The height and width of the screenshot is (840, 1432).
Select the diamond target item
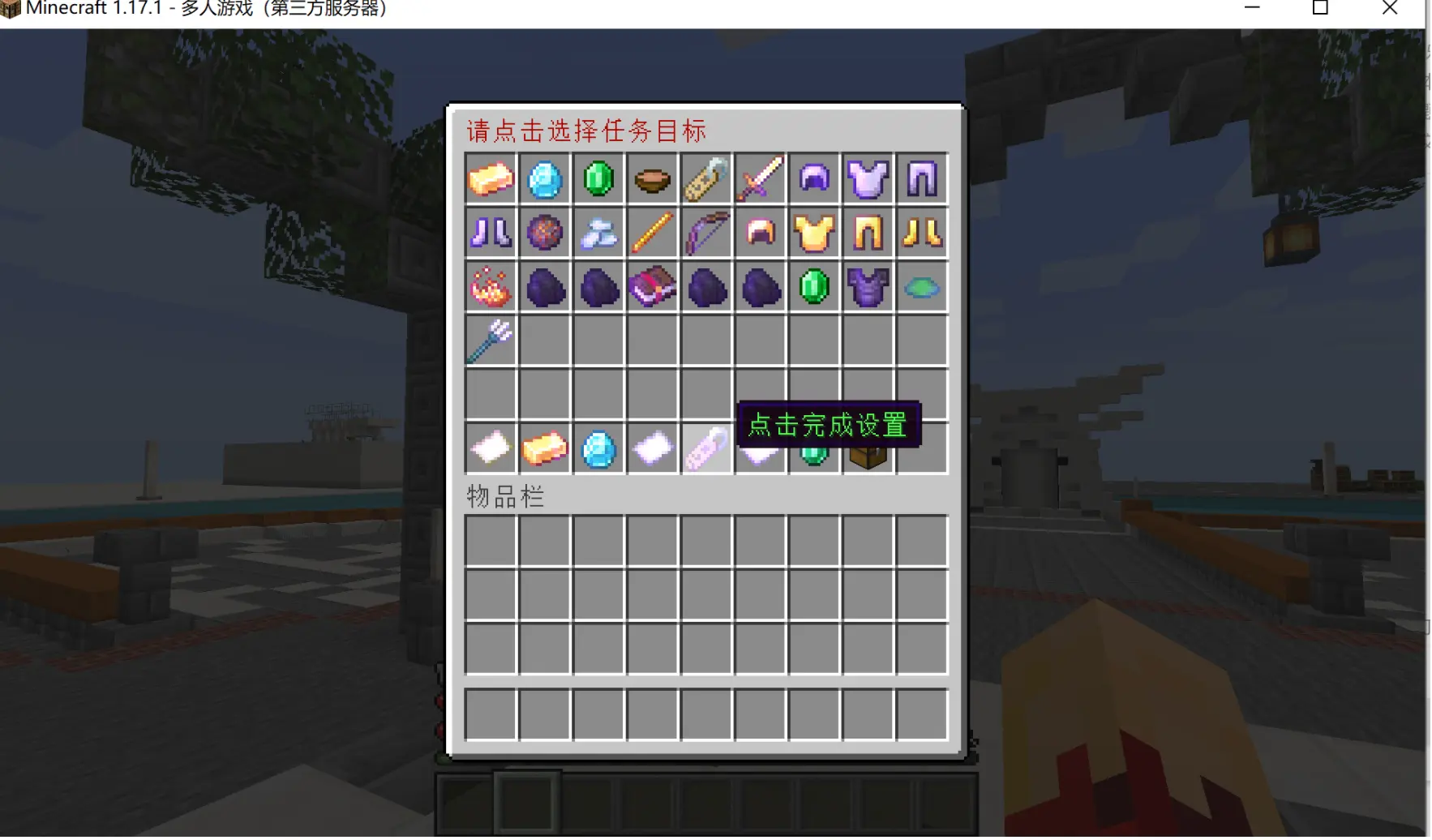pos(544,179)
